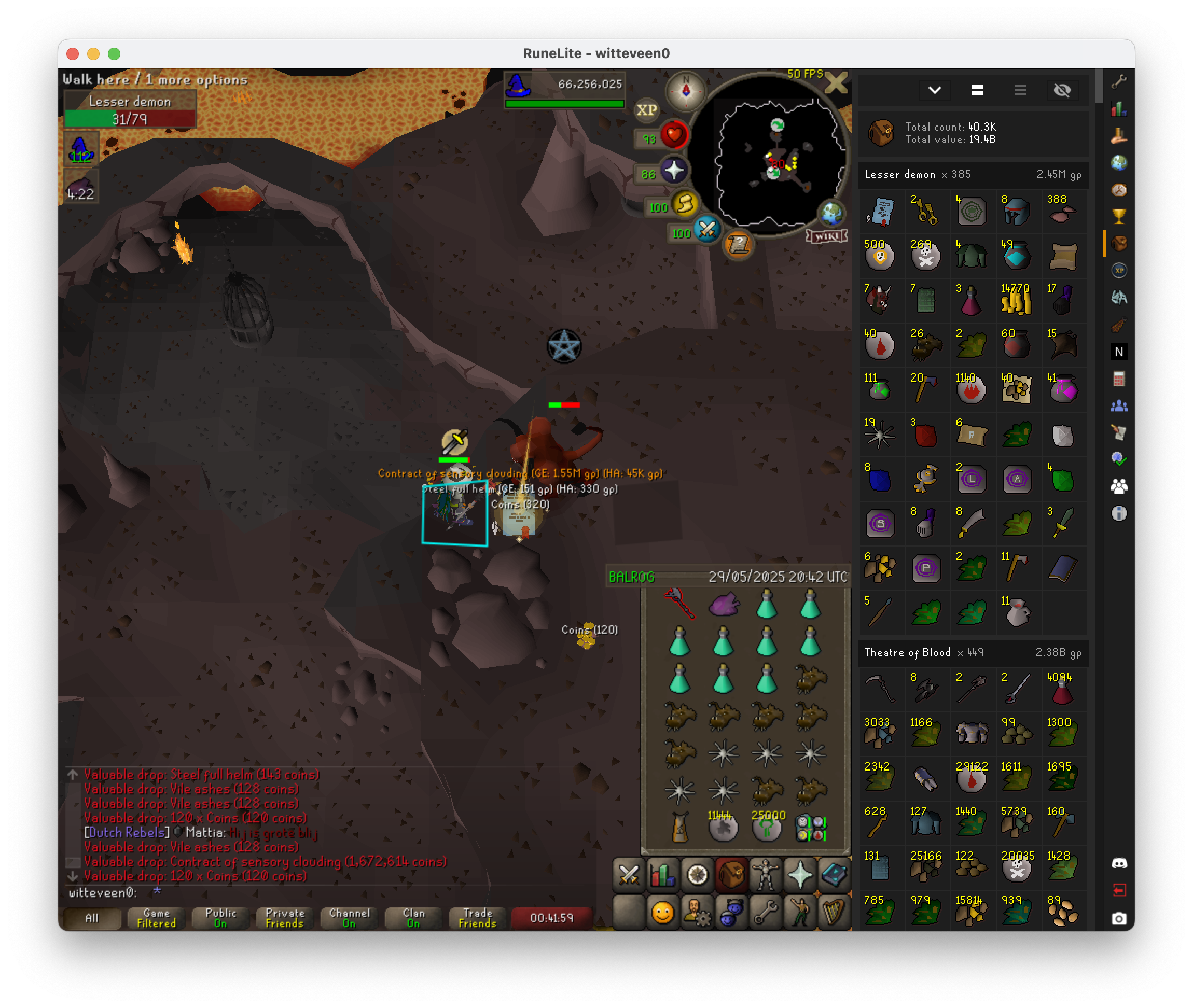
Task: Switch chat to the Clan tab
Action: coord(413,918)
